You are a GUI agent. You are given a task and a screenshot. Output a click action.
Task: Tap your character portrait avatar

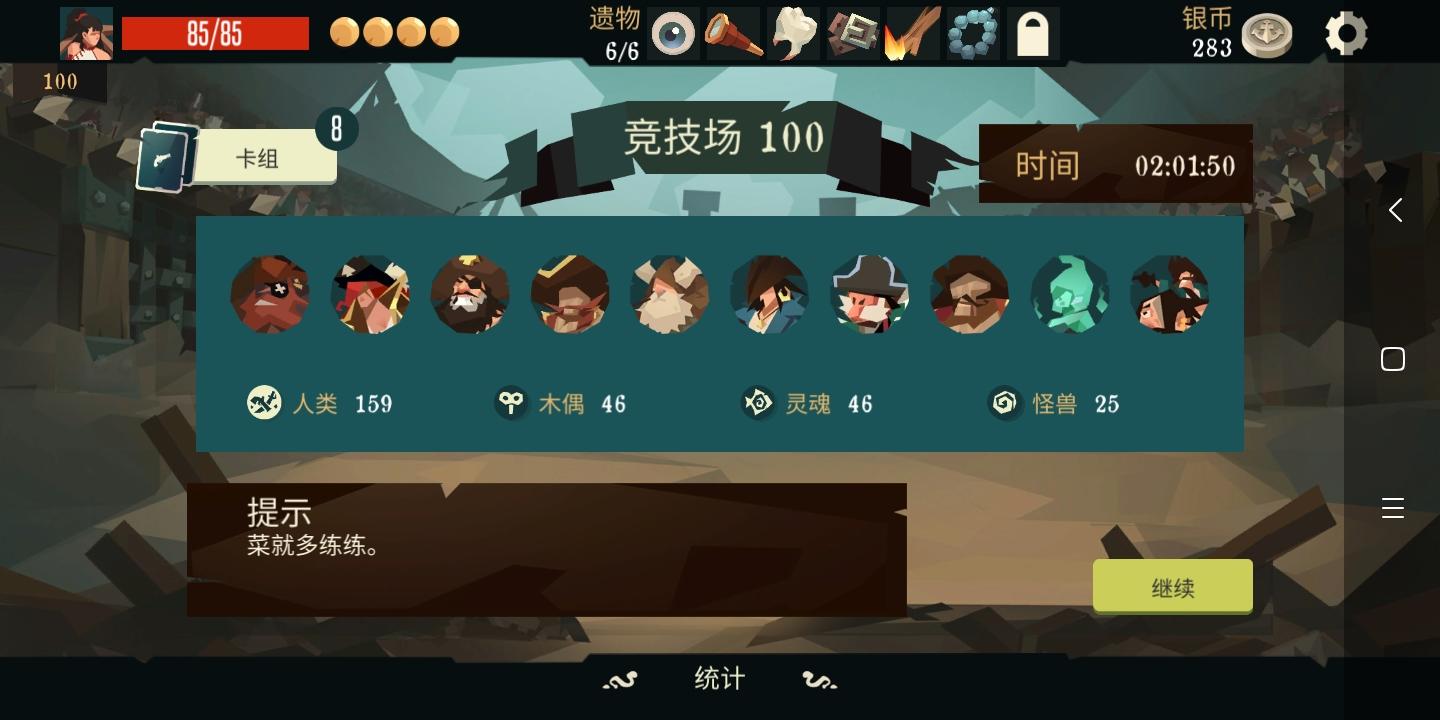pos(86,30)
